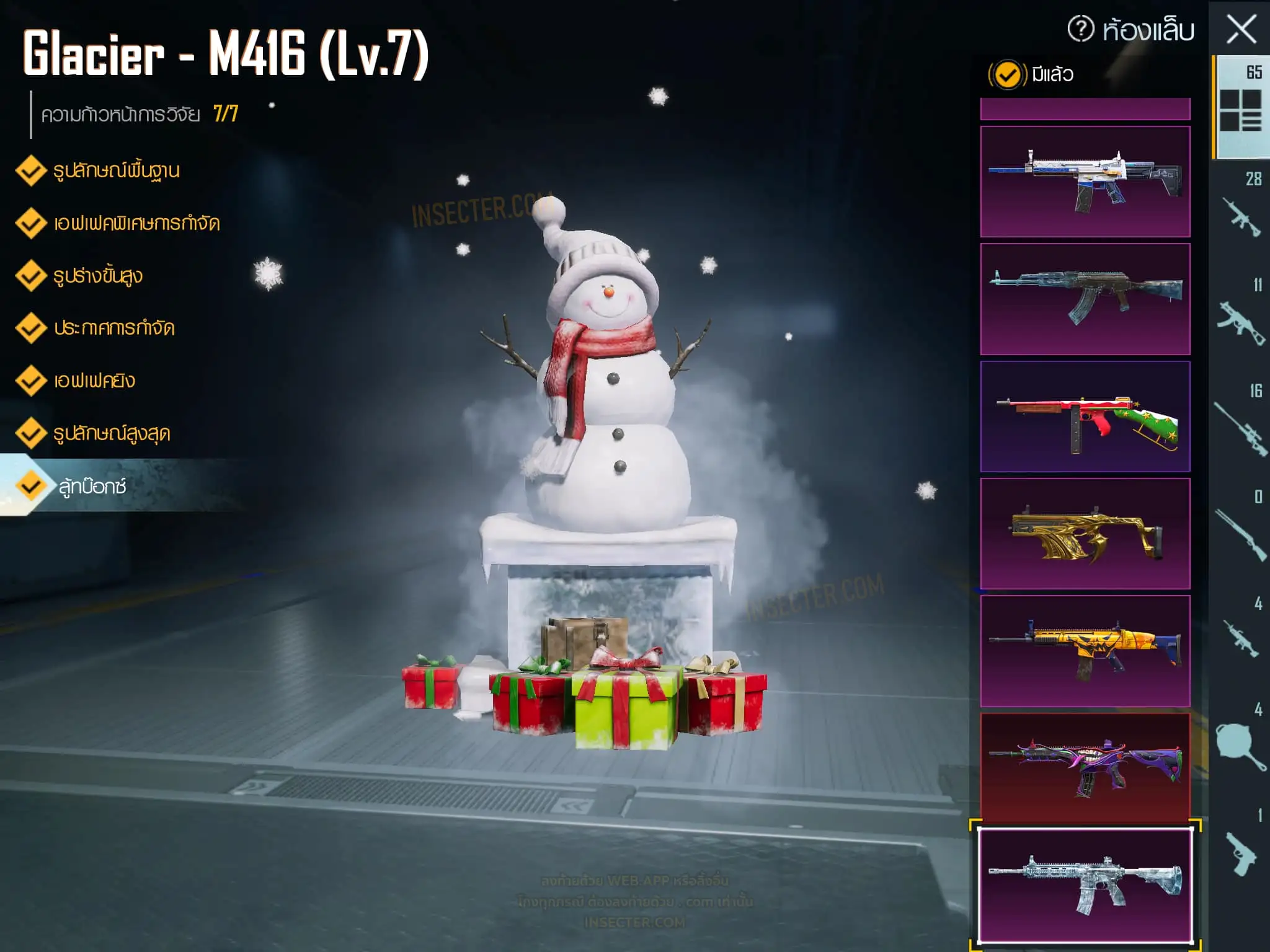
Task: Select the Glacier M416 skin thumbnail
Action: coord(1085,886)
